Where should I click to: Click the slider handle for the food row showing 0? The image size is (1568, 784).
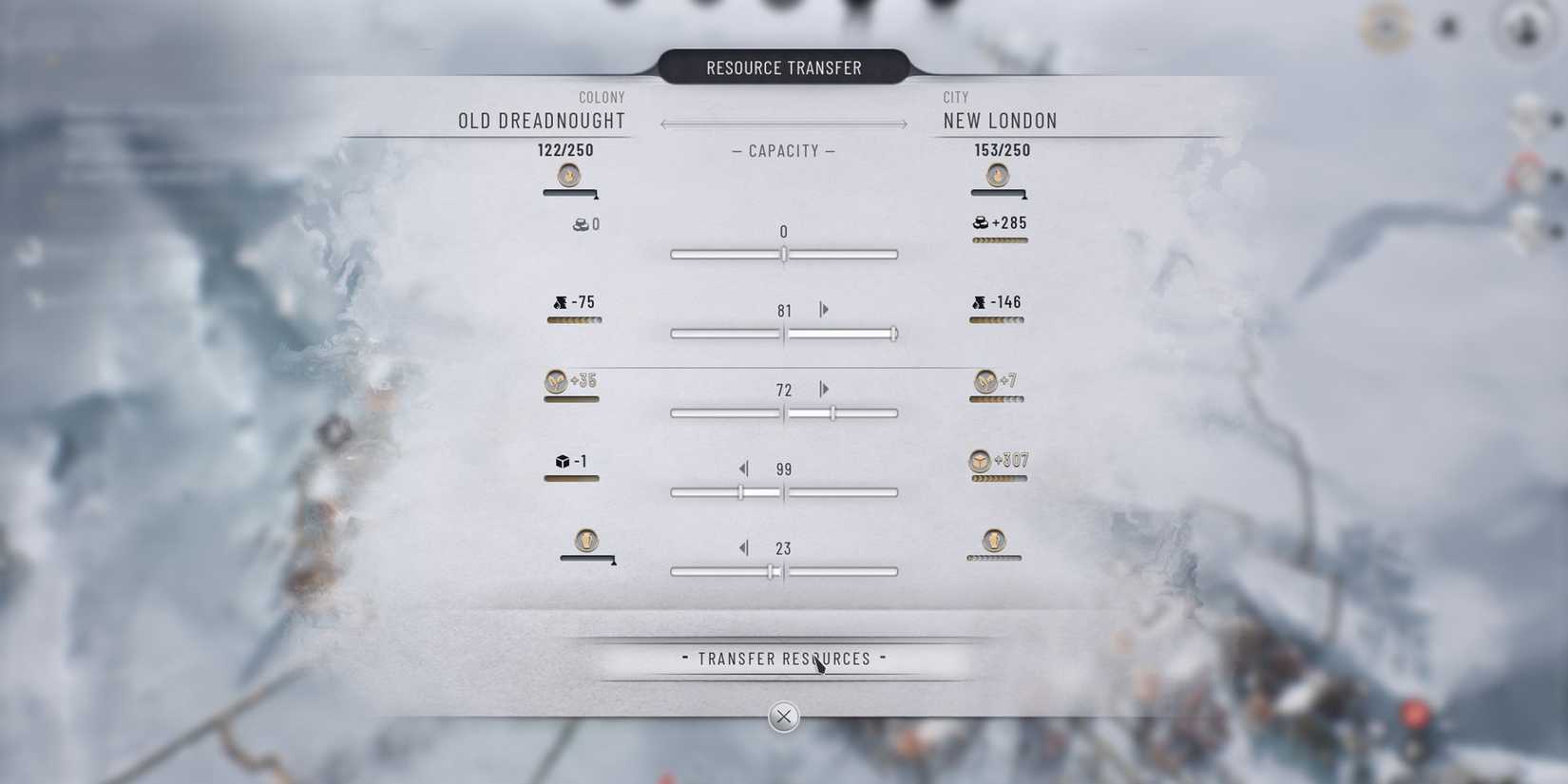tap(783, 254)
